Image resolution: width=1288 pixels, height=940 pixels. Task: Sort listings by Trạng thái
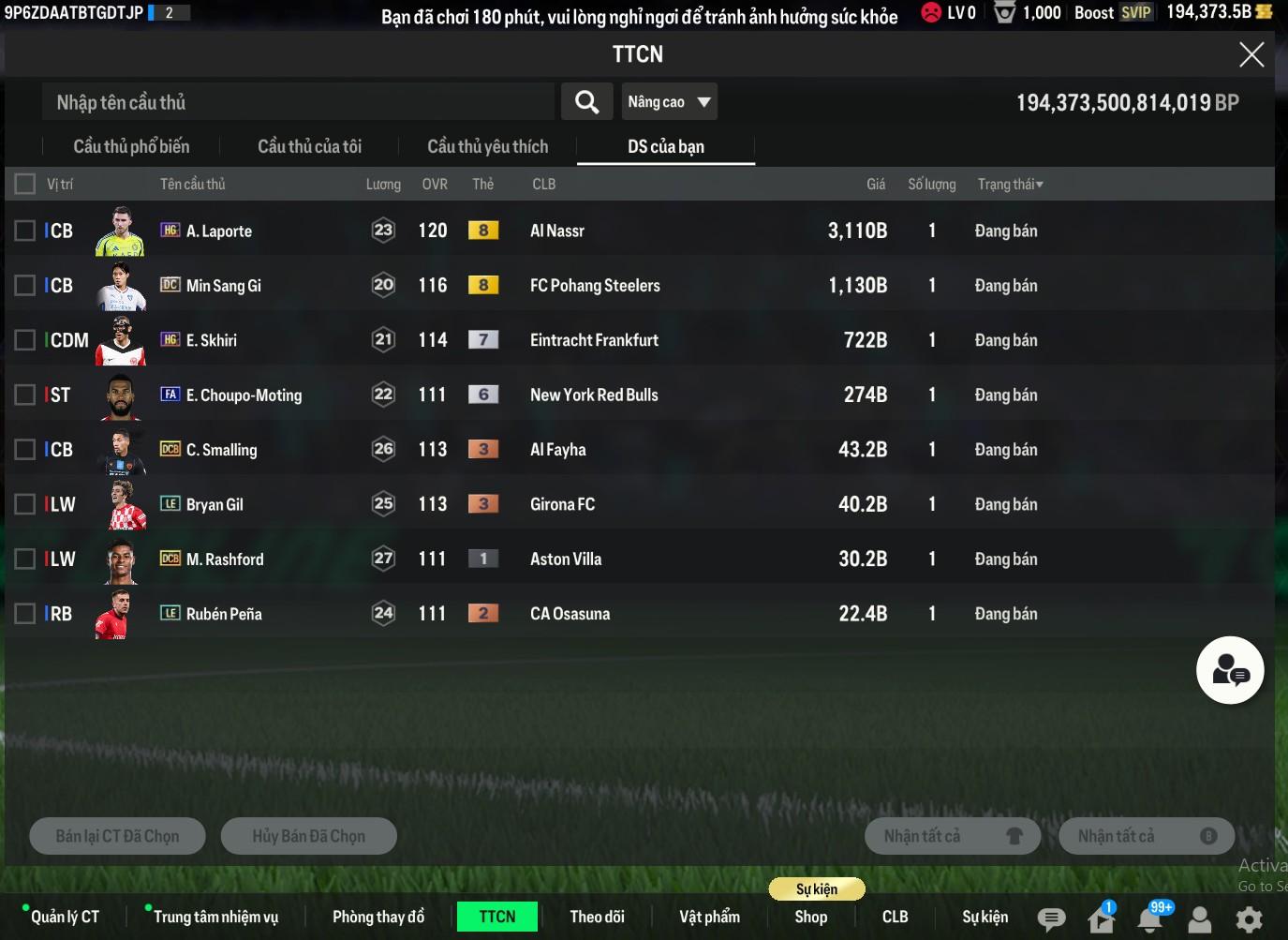pos(1010,185)
